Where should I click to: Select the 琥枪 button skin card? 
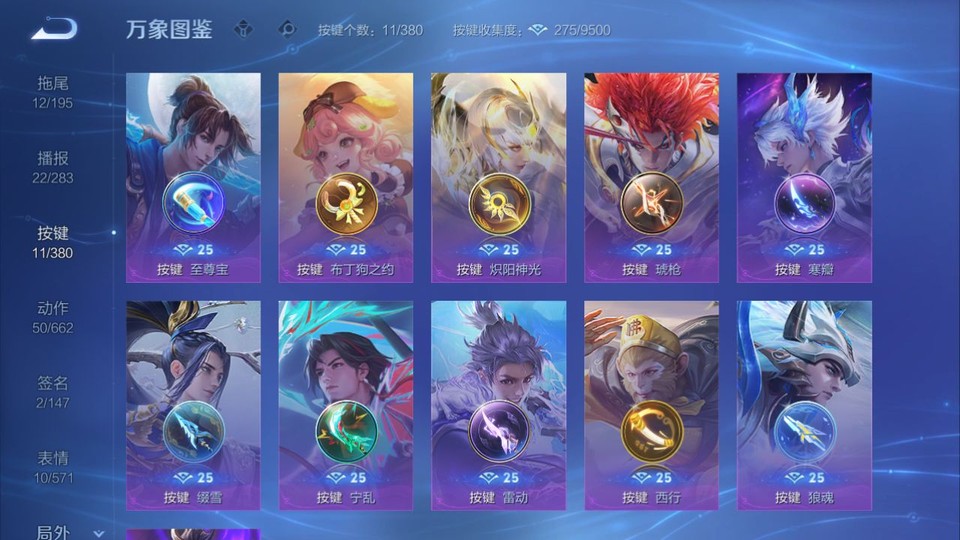click(651, 178)
